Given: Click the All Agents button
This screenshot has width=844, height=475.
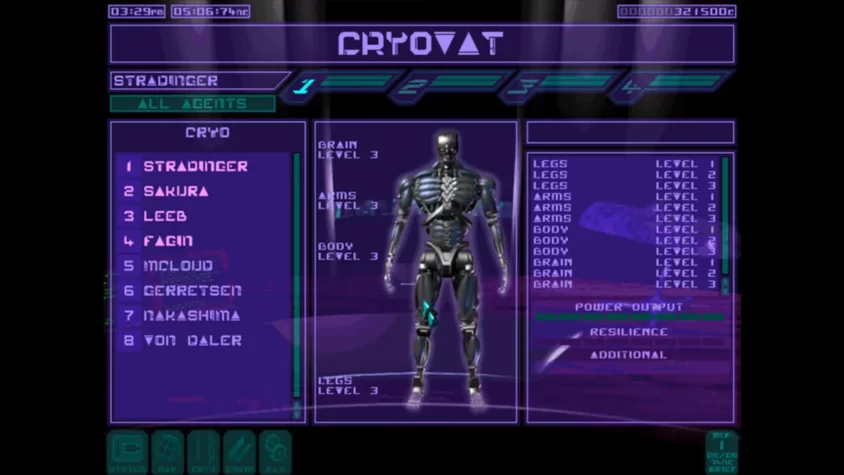Looking at the screenshot, I should tap(192, 103).
